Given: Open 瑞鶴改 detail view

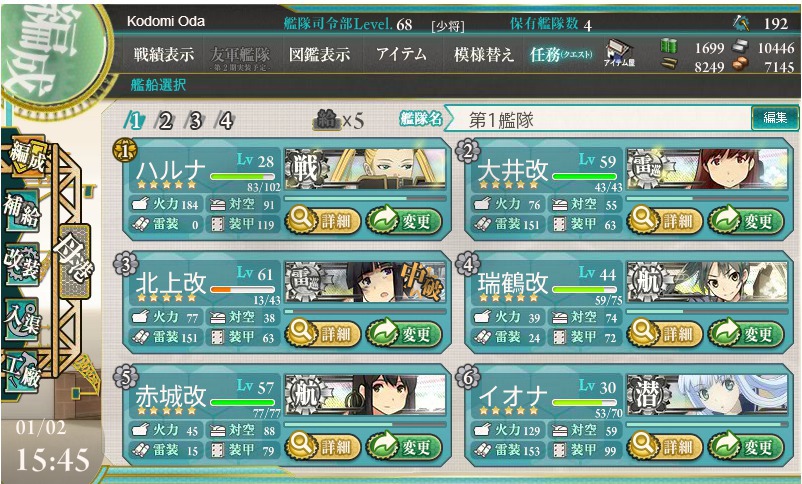Looking at the screenshot, I should (665, 333).
